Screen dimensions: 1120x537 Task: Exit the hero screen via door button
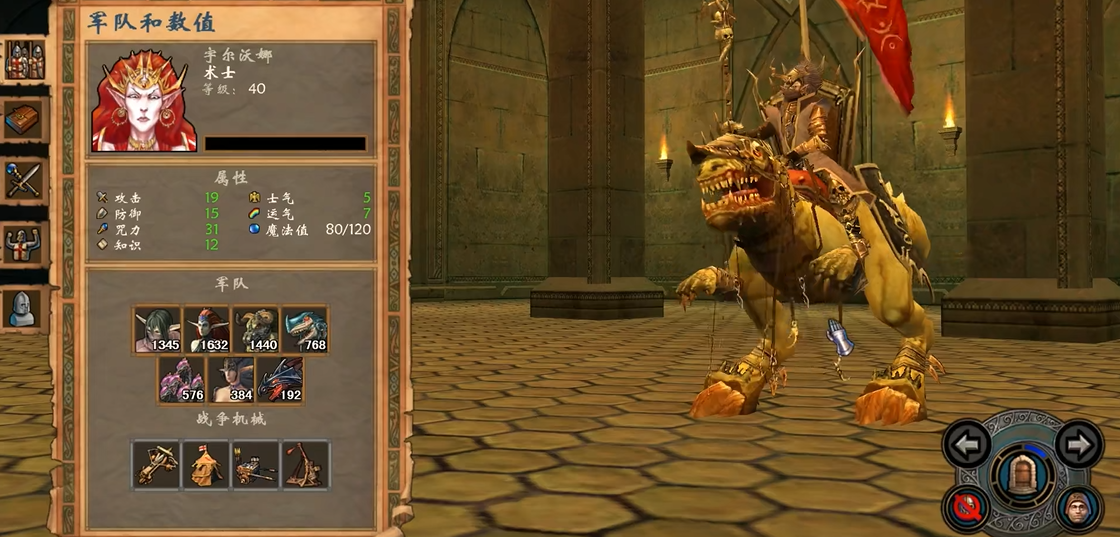click(x=1022, y=473)
